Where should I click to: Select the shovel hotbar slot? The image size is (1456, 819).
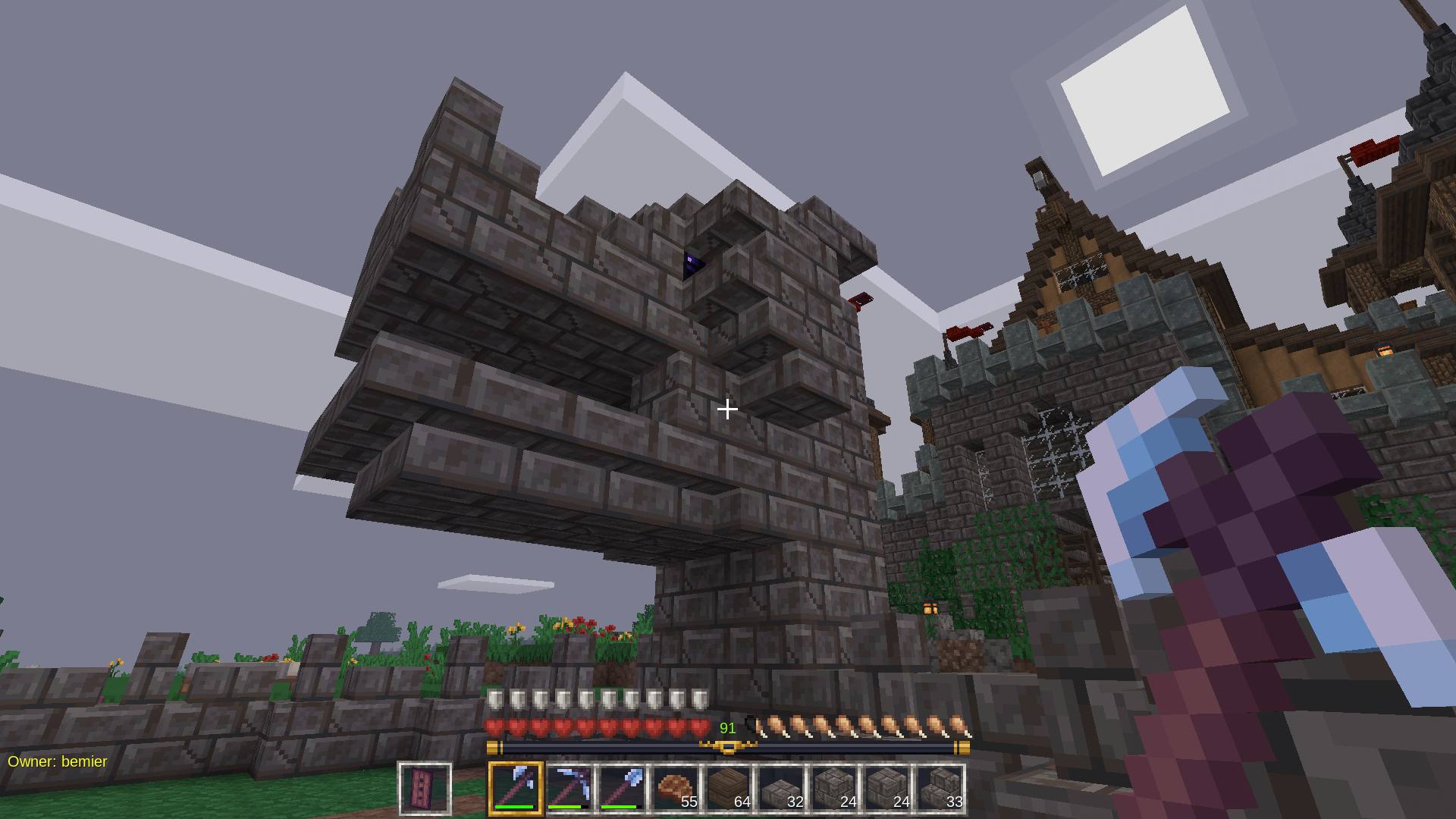click(x=622, y=789)
